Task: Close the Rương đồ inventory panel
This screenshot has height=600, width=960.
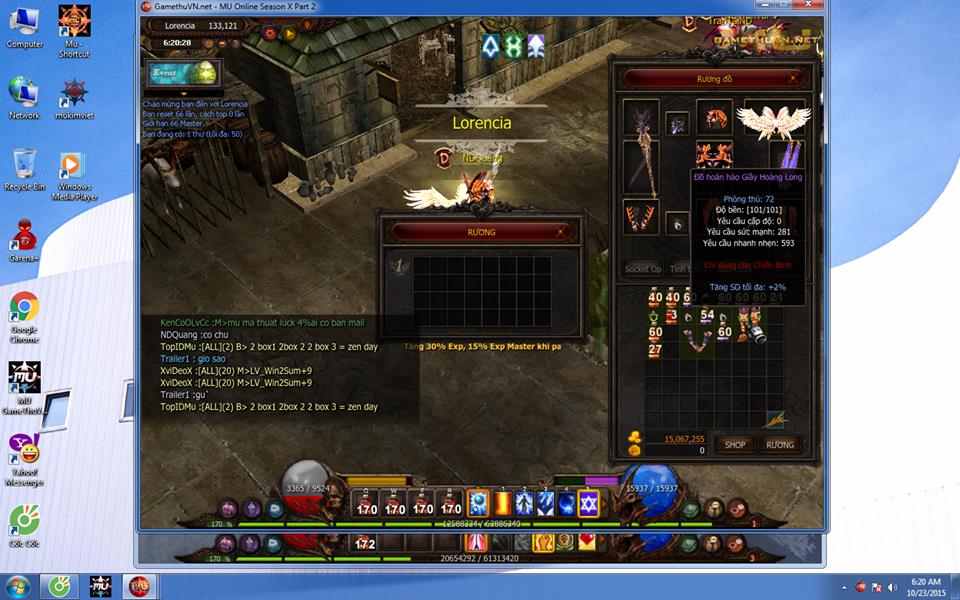Action: 794,78
